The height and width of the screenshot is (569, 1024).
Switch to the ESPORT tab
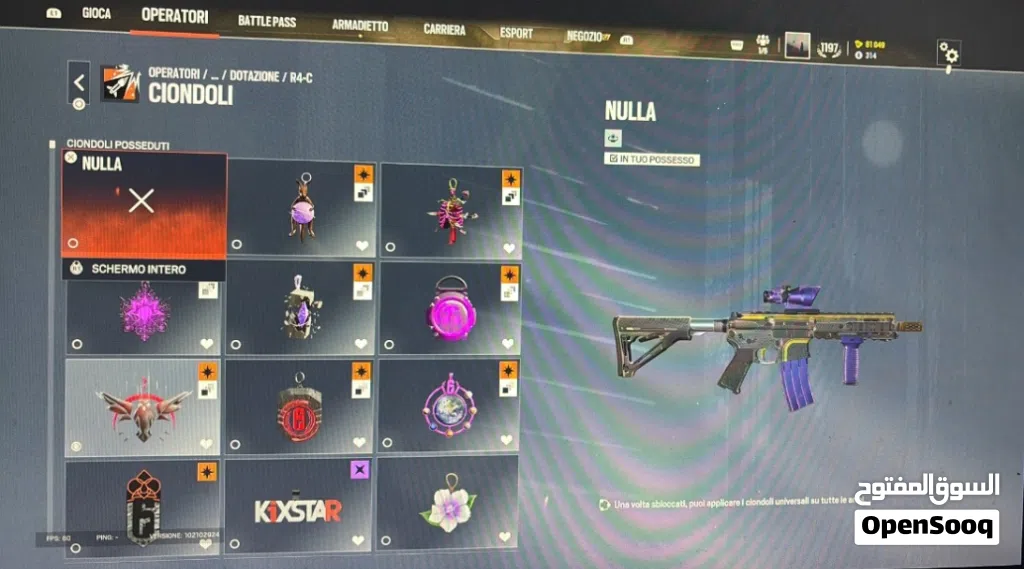point(516,33)
